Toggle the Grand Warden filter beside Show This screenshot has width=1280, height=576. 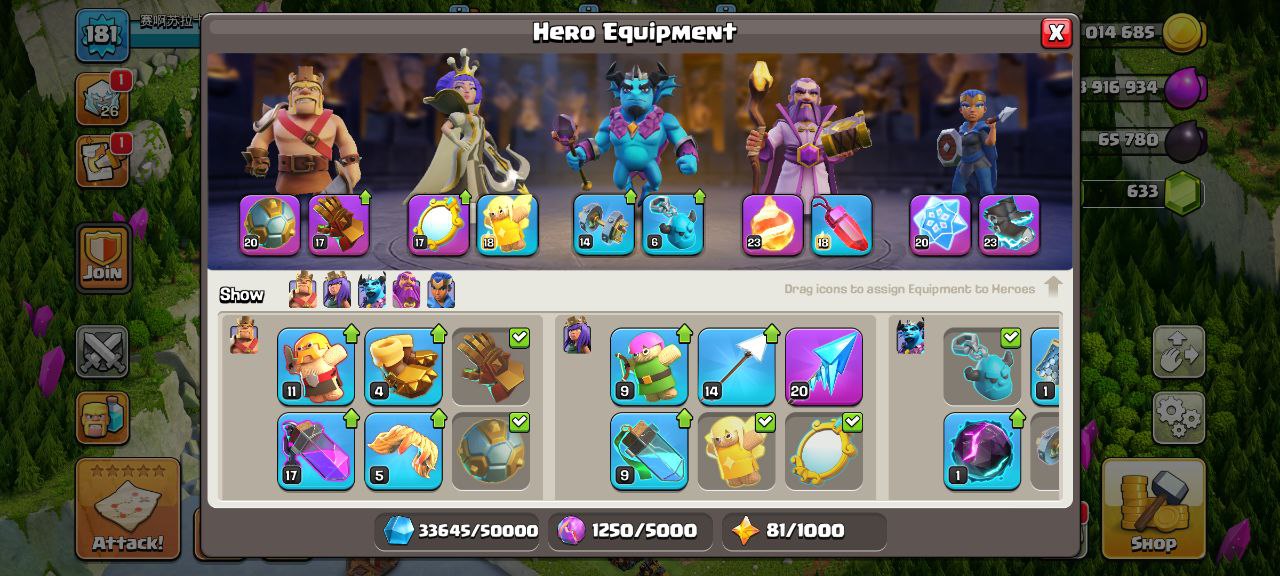click(x=406, y=291)
